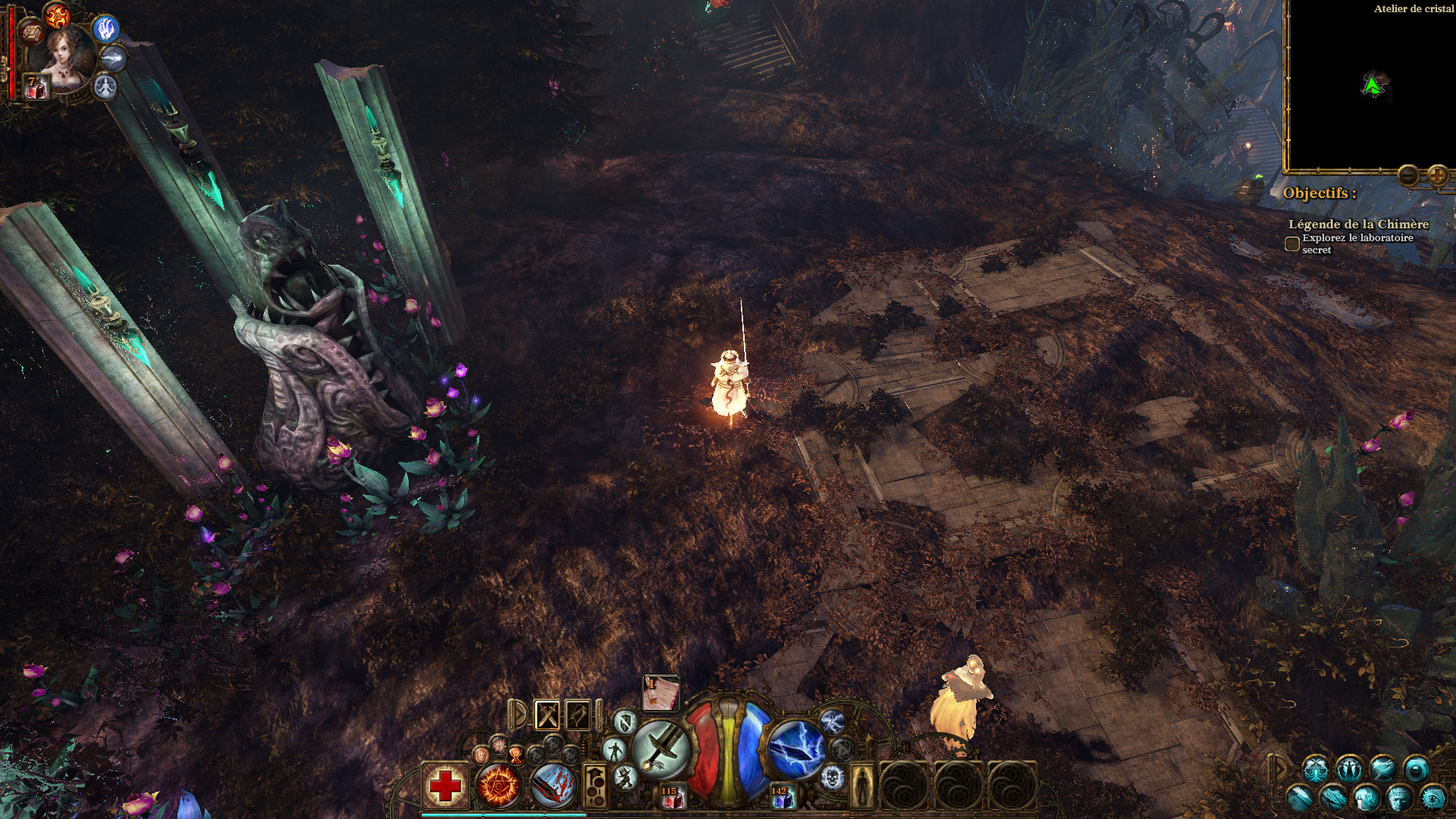This screenshot has width=1456, height=819.
Task: Drink the mana potion showing 142
Action: (781, 798)
